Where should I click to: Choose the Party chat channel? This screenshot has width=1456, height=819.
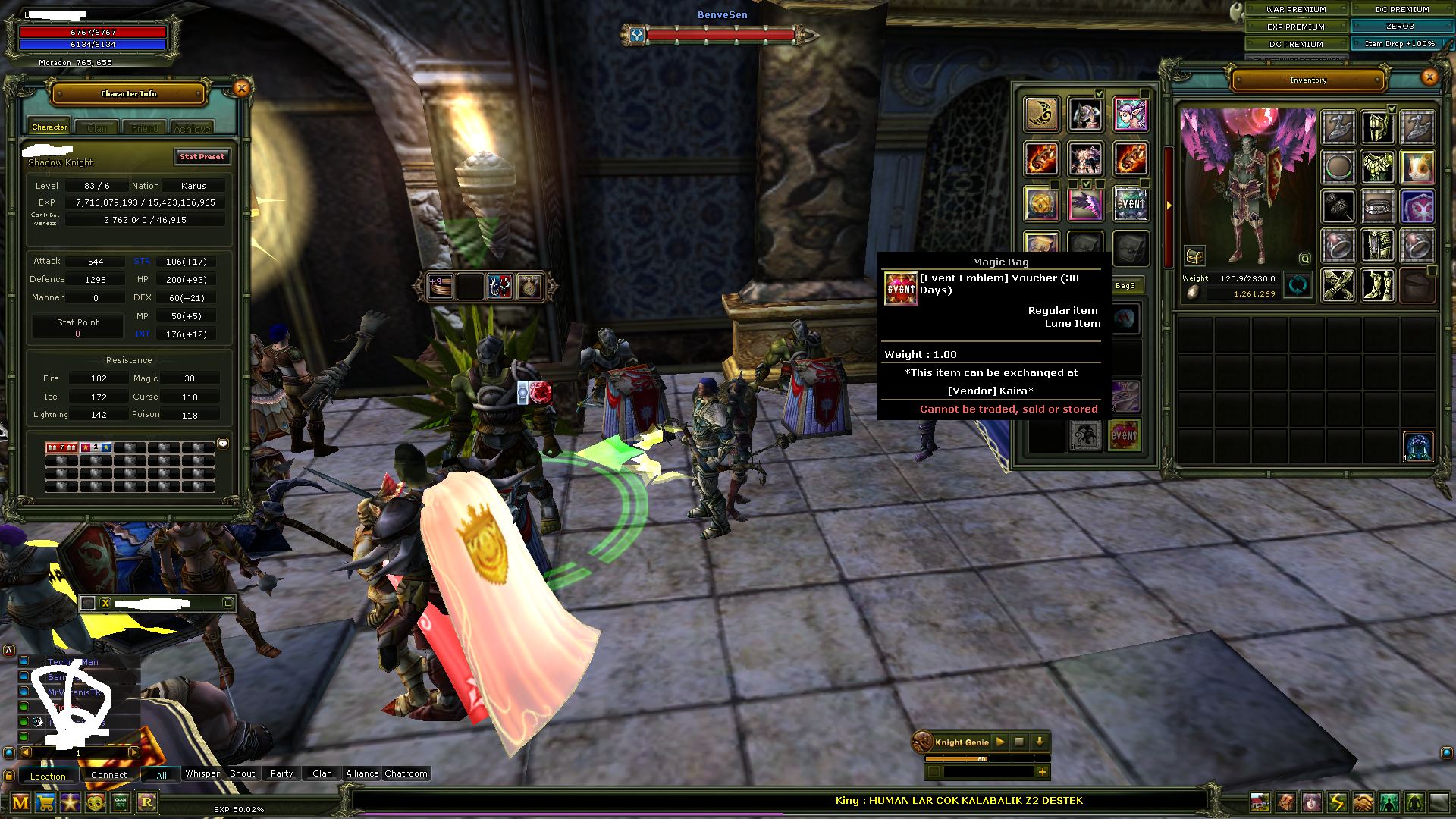281,773
